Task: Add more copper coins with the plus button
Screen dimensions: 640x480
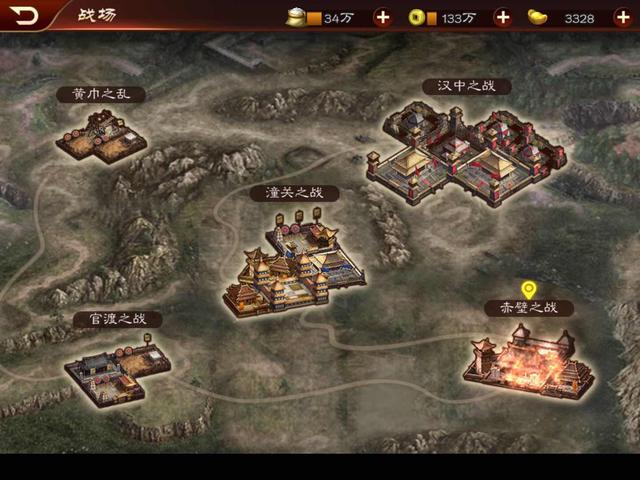Action: 502,17
